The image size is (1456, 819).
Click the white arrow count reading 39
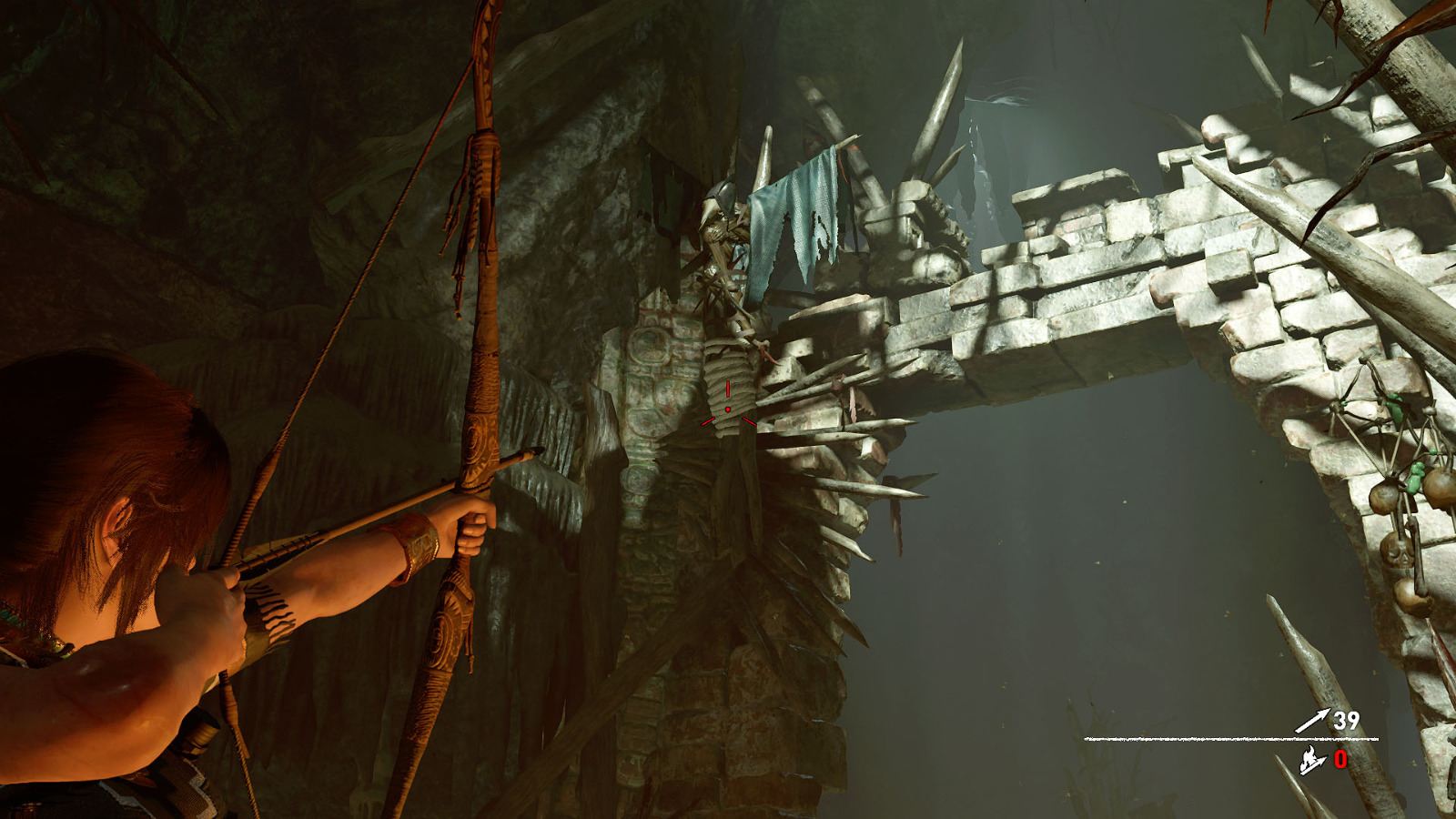pos(1347,721)
